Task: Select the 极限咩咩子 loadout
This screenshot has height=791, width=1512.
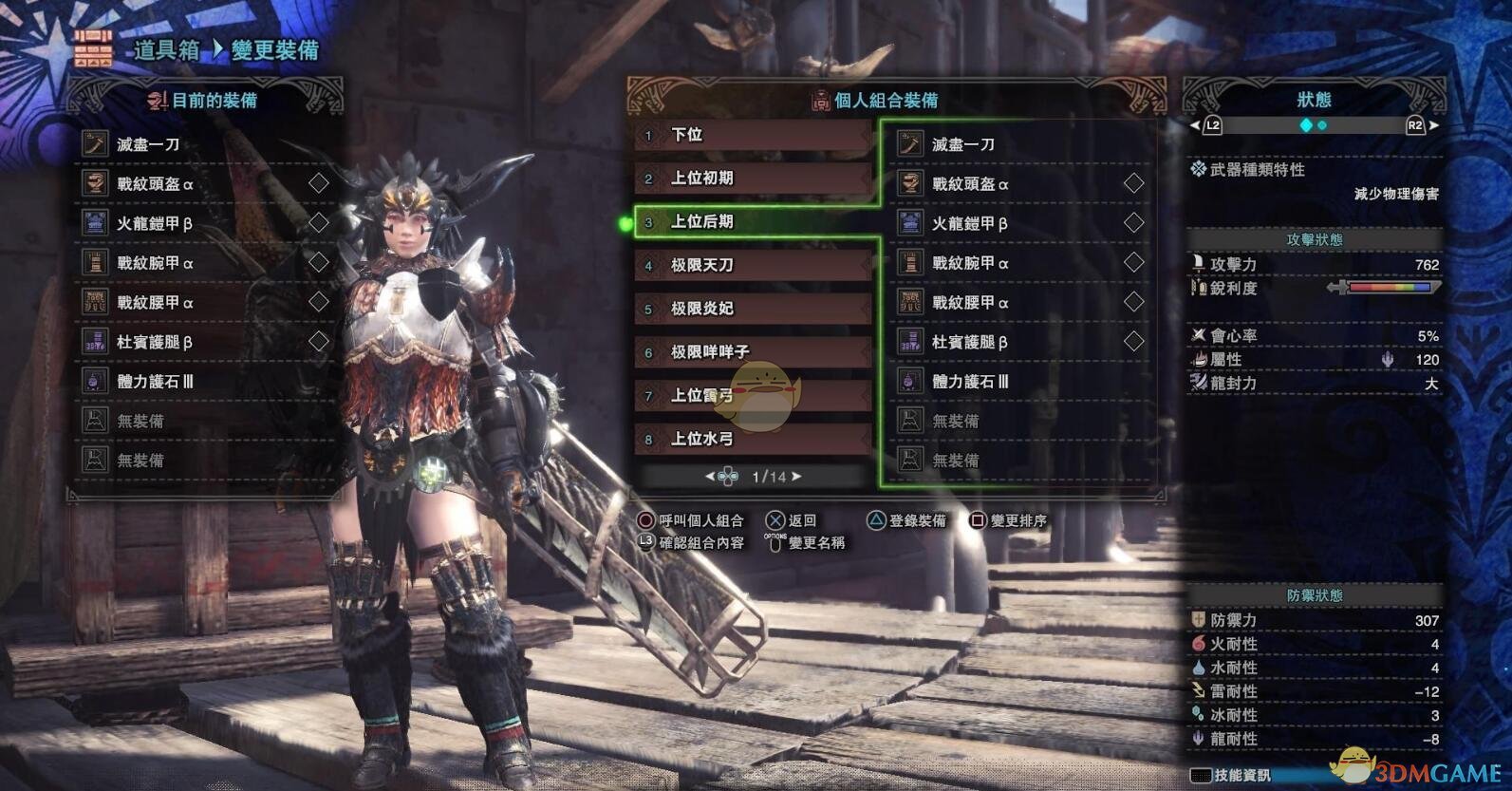Action: 753,352
